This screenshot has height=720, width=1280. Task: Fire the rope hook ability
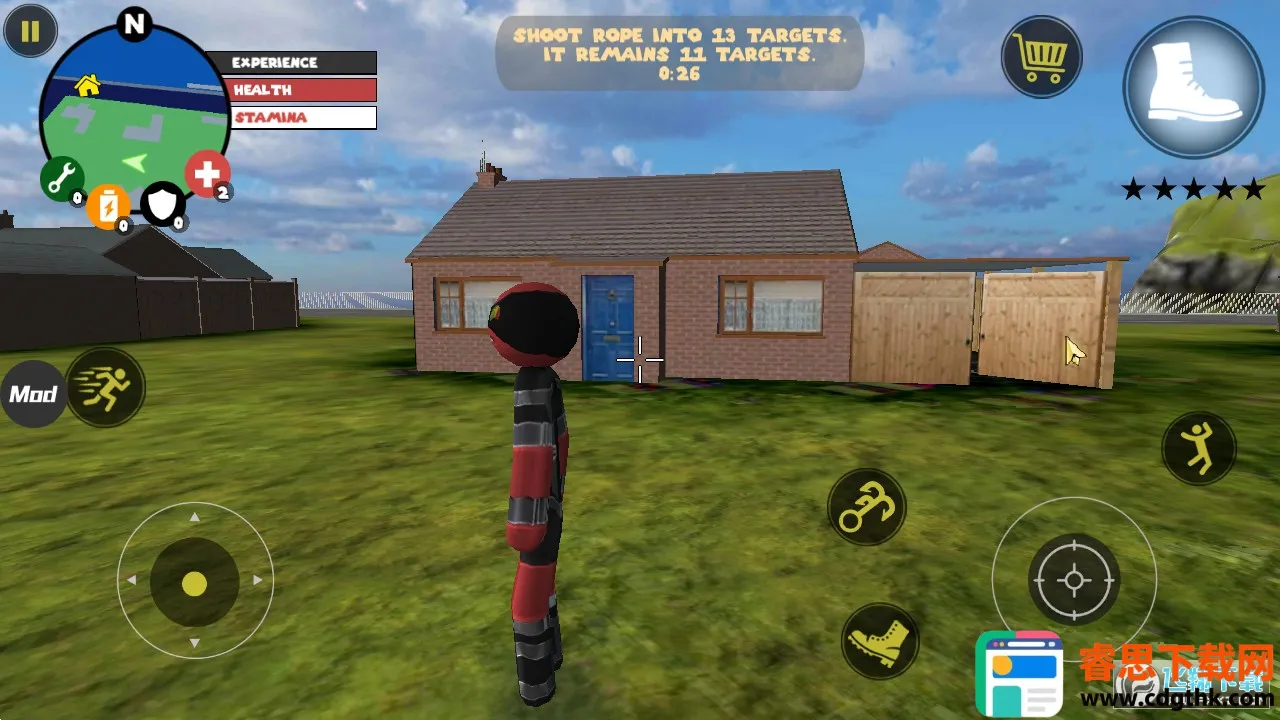pos(866,507)
